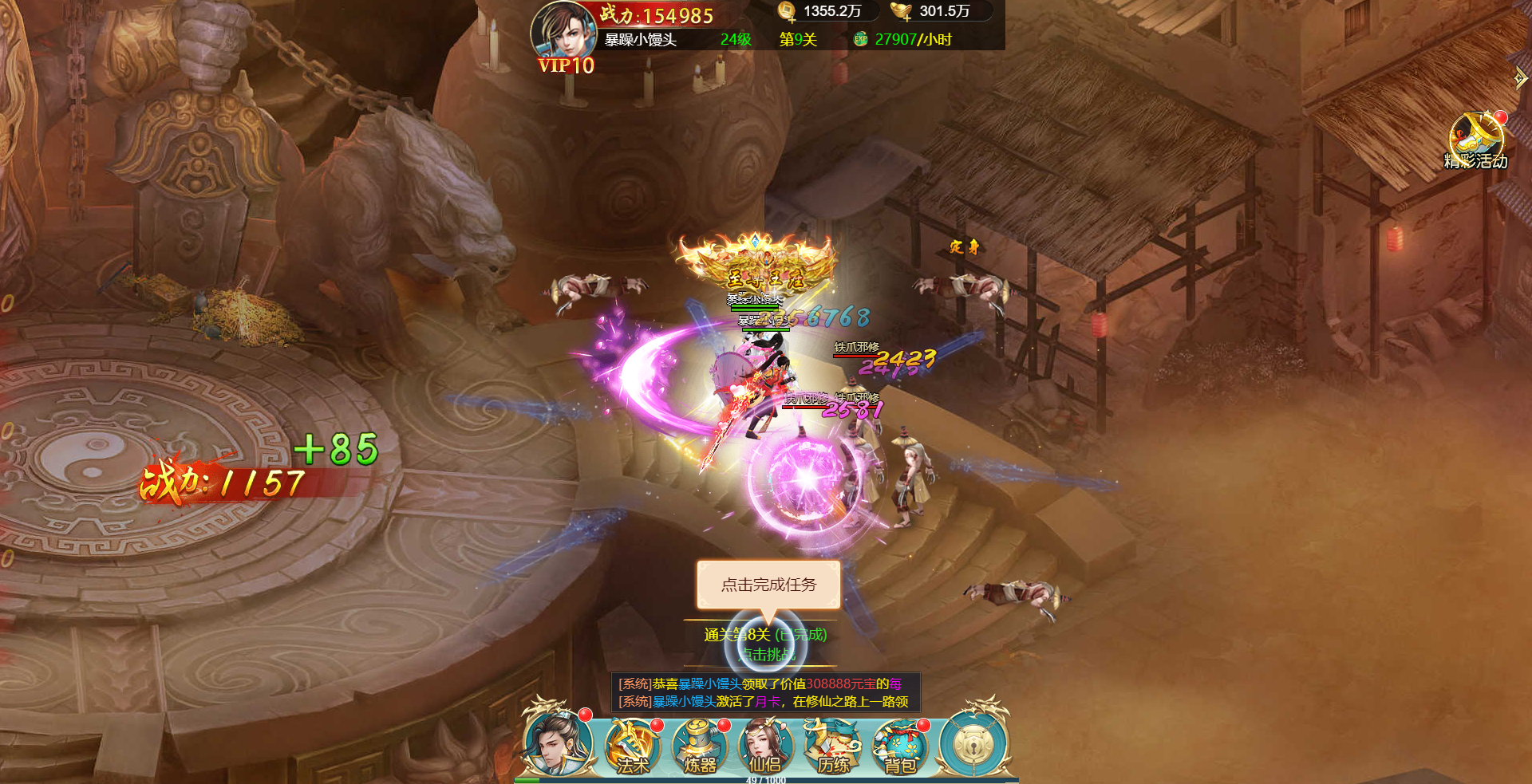Open the VIP10 privileges badge
The height and width of the screenshot is (784, 1532).
566,65
